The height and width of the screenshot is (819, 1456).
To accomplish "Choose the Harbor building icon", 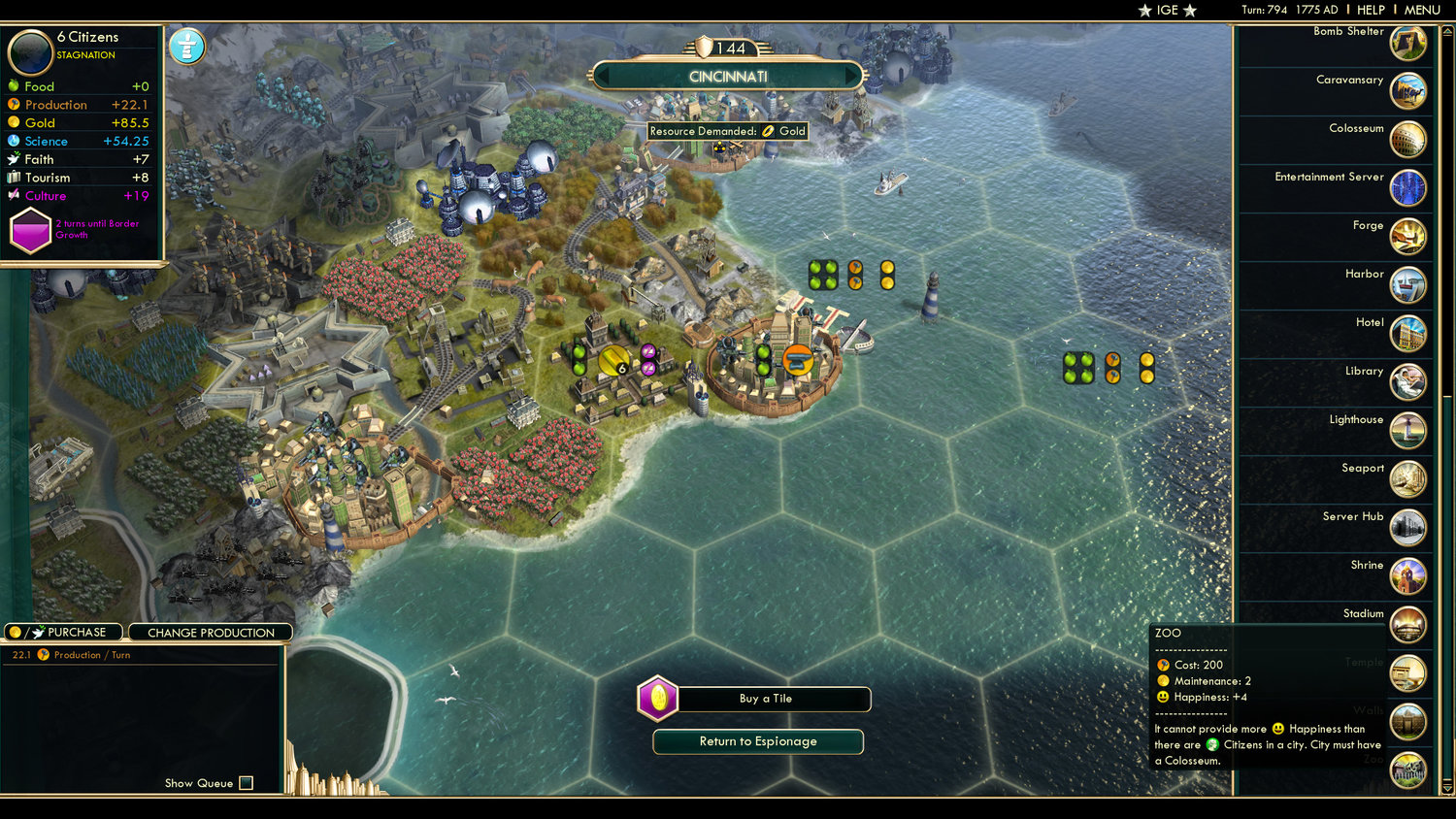I will coord(1408,285).
